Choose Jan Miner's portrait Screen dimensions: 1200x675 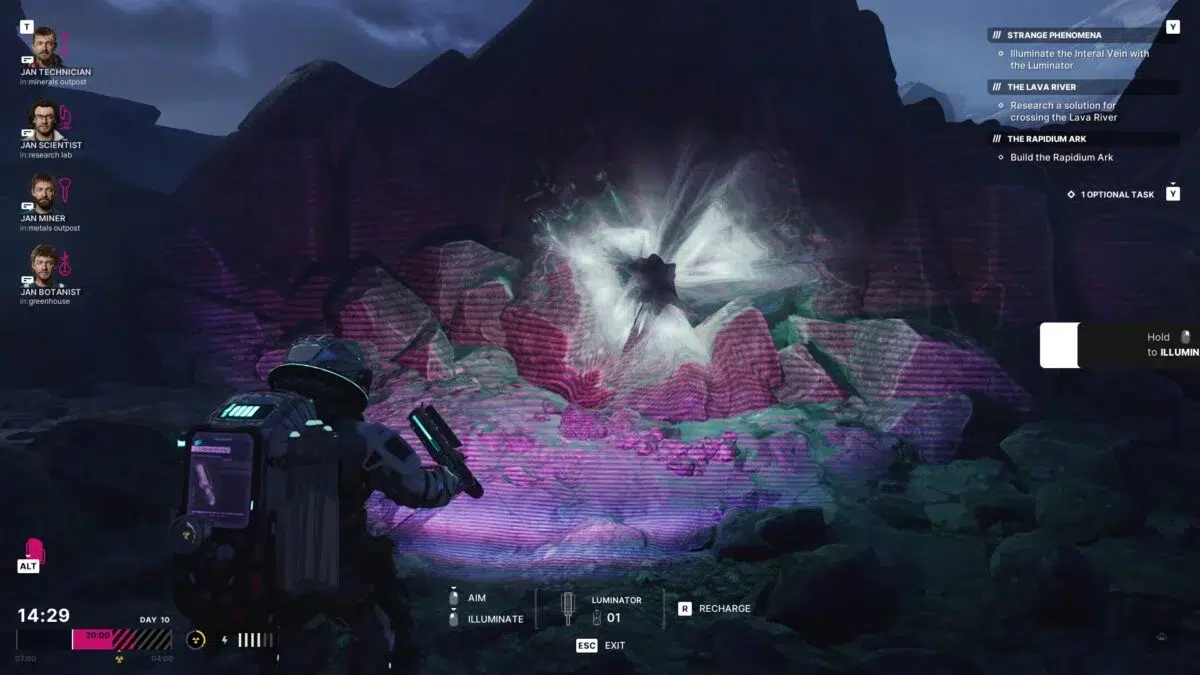[x=42, y=192]
